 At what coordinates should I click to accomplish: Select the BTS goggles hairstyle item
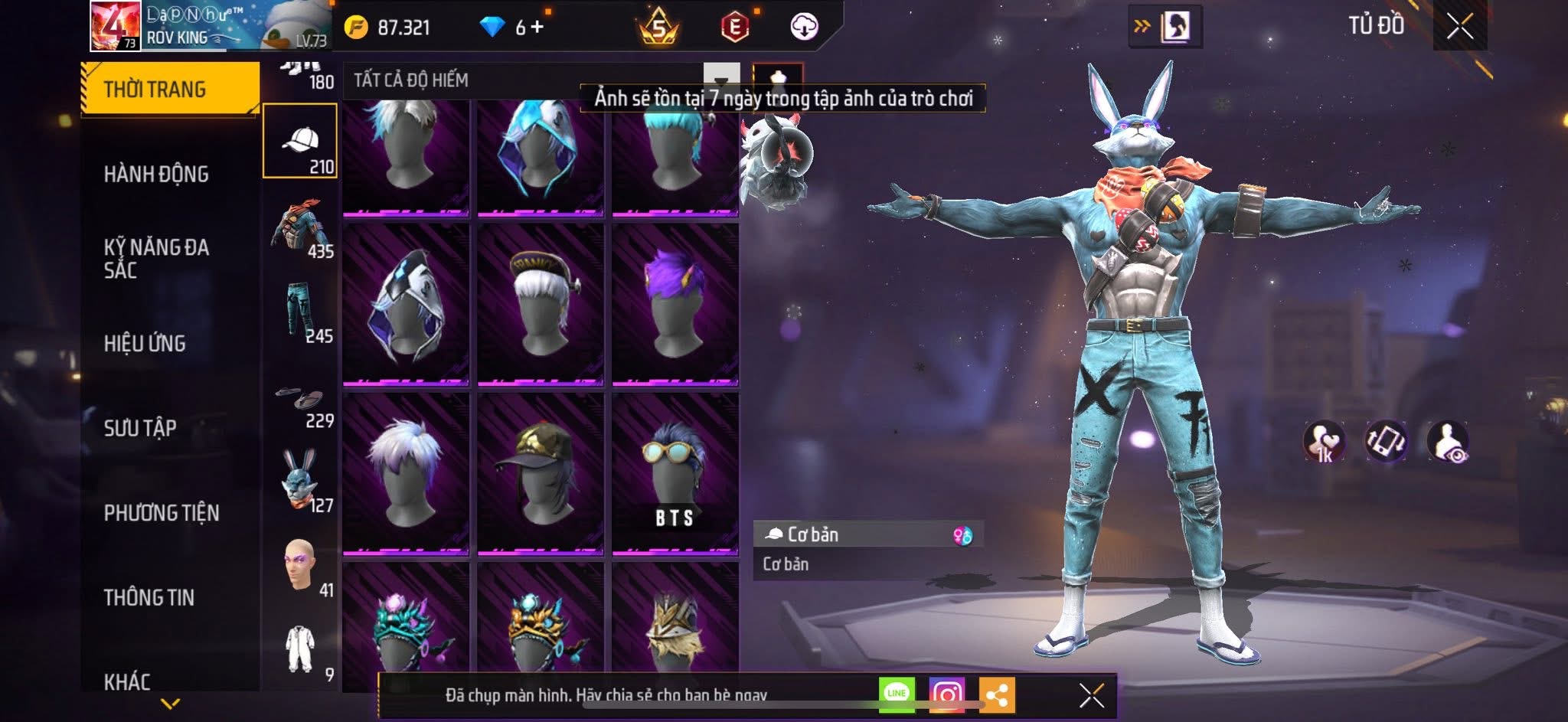675,472
